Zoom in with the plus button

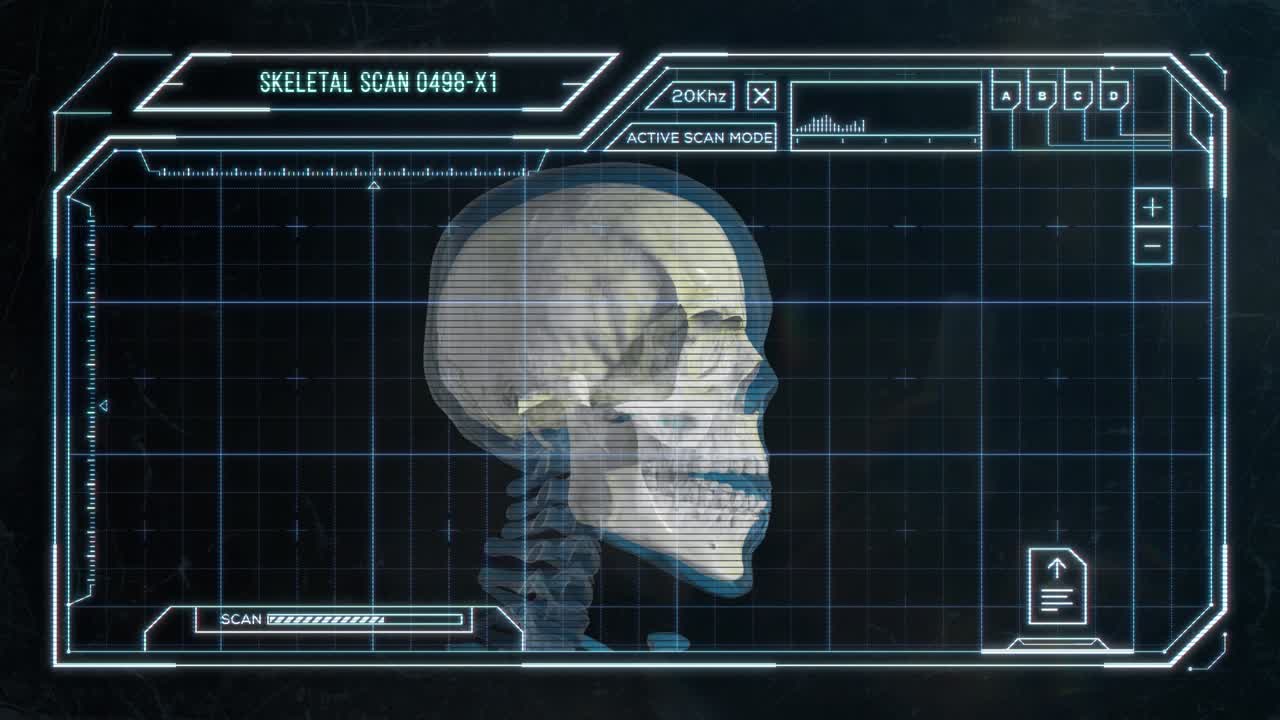tap(1153, 207)
